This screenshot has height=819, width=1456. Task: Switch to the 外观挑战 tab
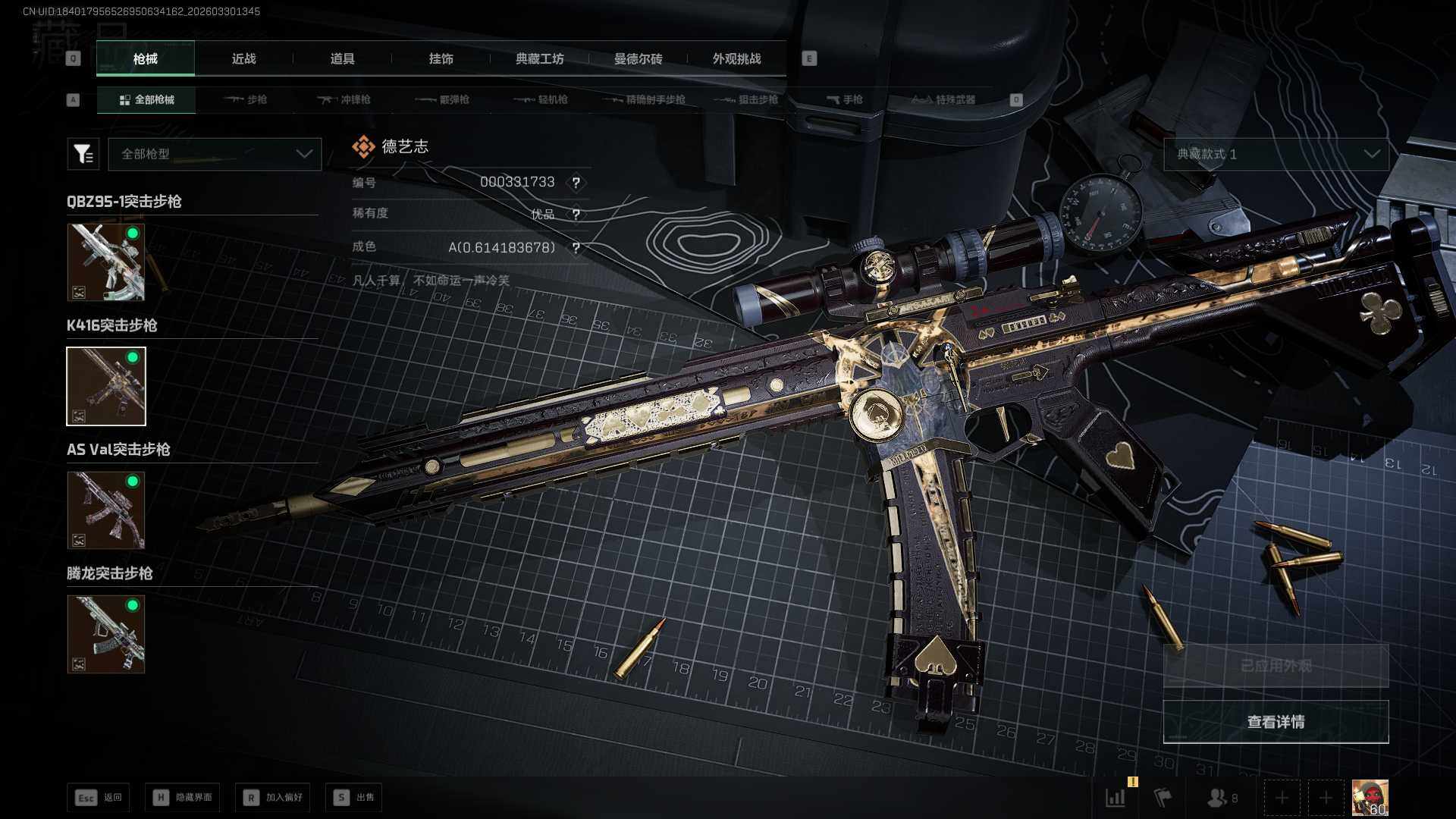(736, 59)
